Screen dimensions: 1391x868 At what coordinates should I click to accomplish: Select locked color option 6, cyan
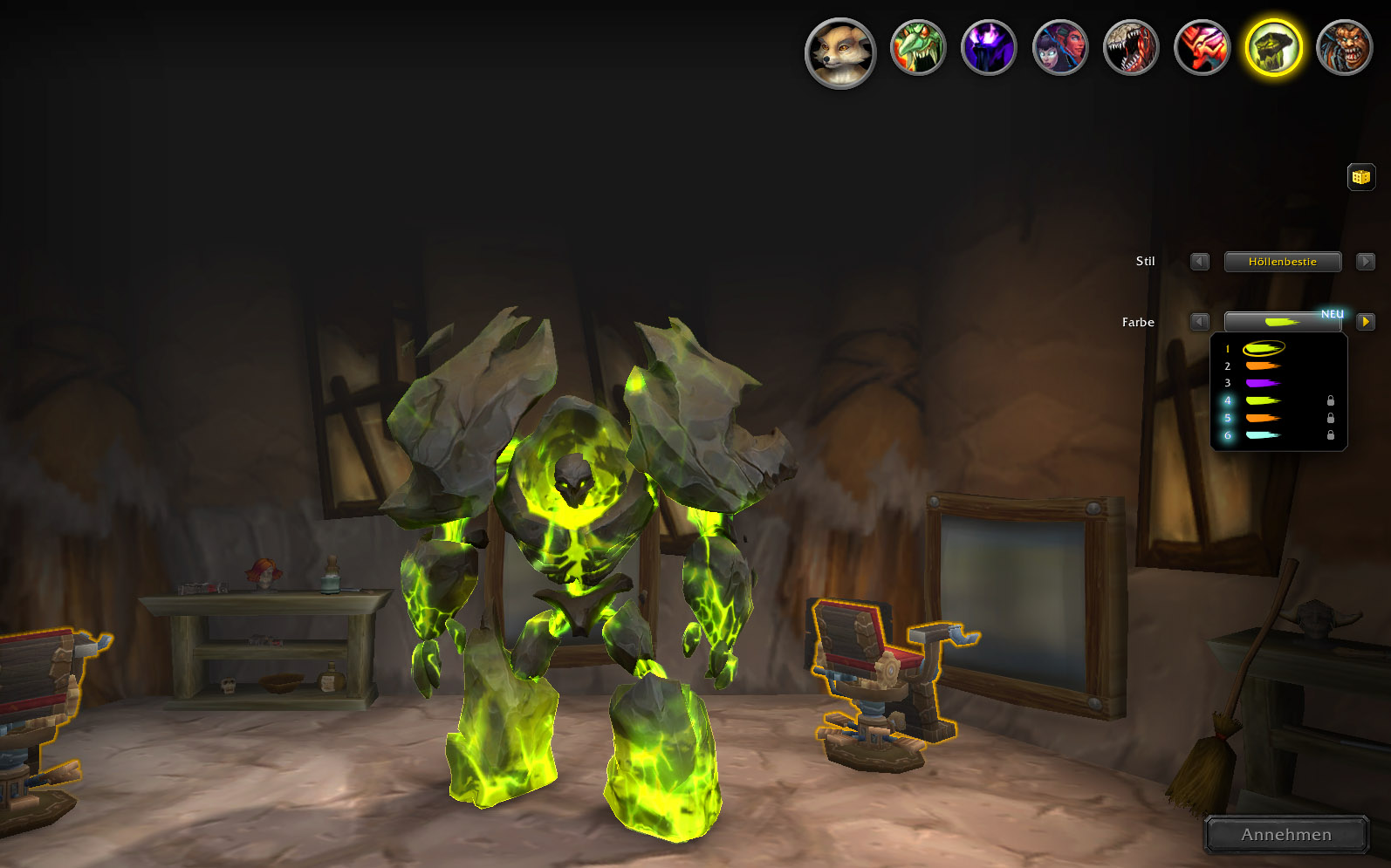coord(1262,435)
